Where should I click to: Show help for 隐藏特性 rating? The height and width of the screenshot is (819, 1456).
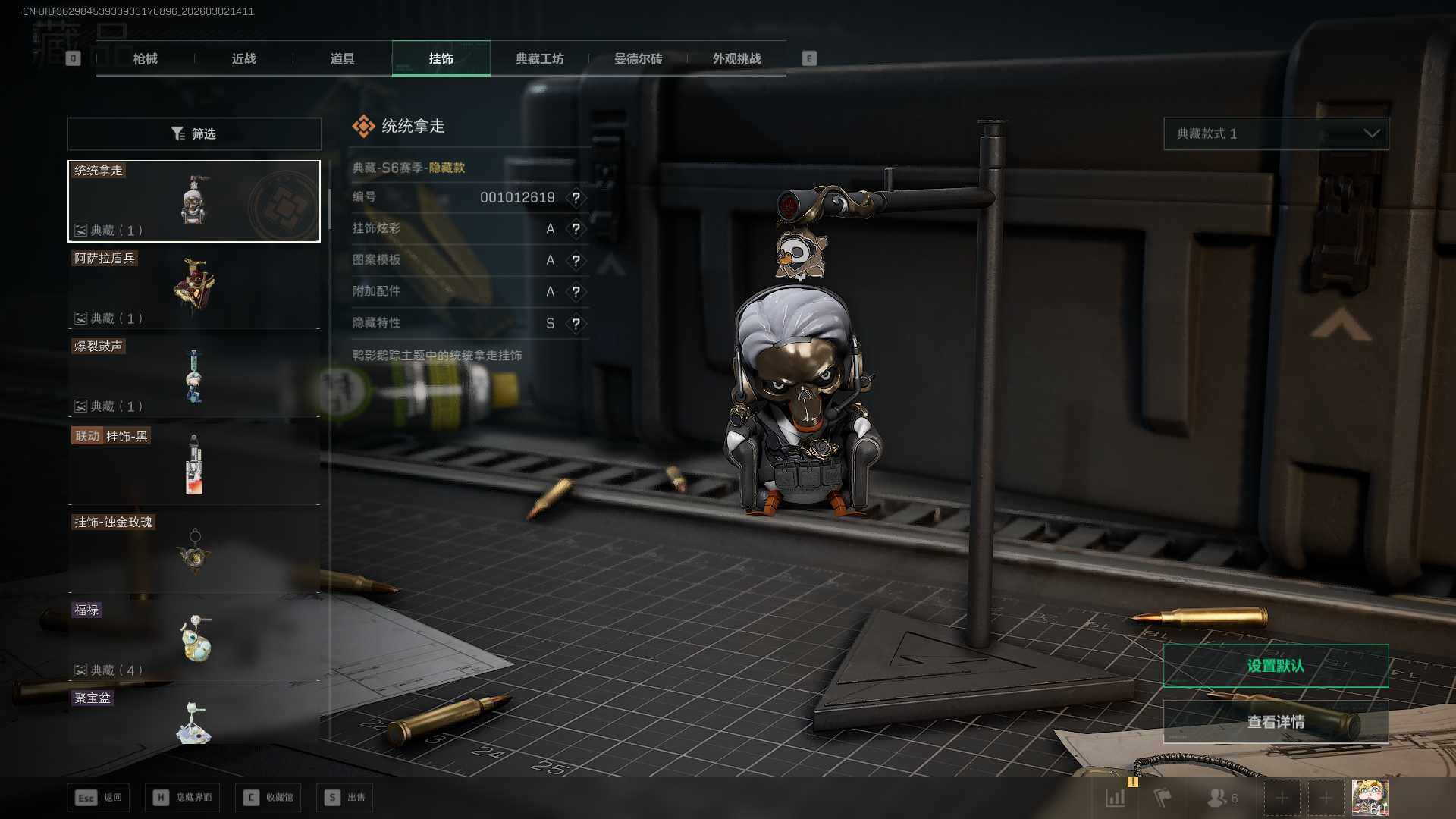(x=576, y=324)
